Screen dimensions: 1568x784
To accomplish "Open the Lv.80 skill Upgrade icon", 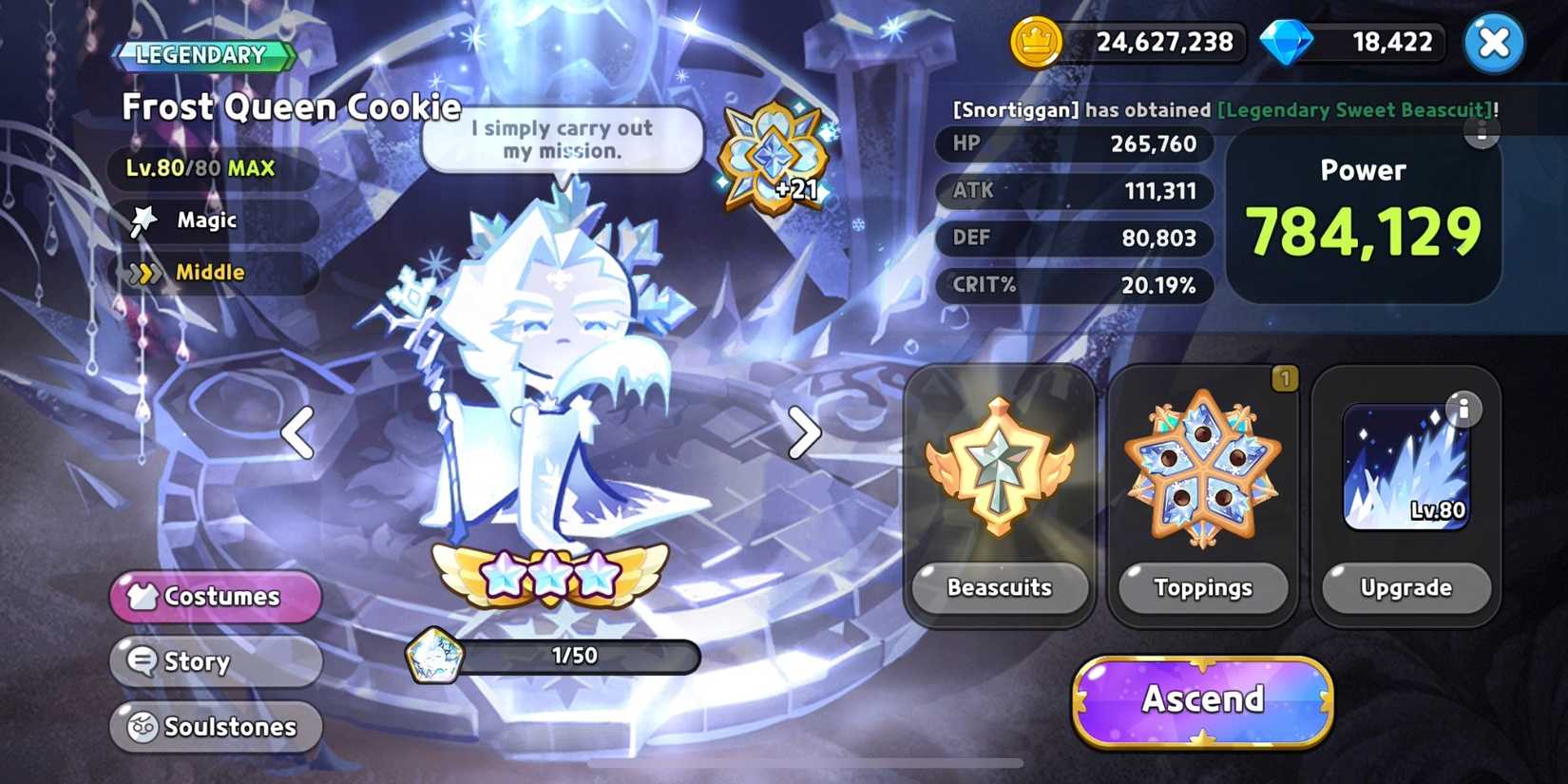I will 1405,466.
